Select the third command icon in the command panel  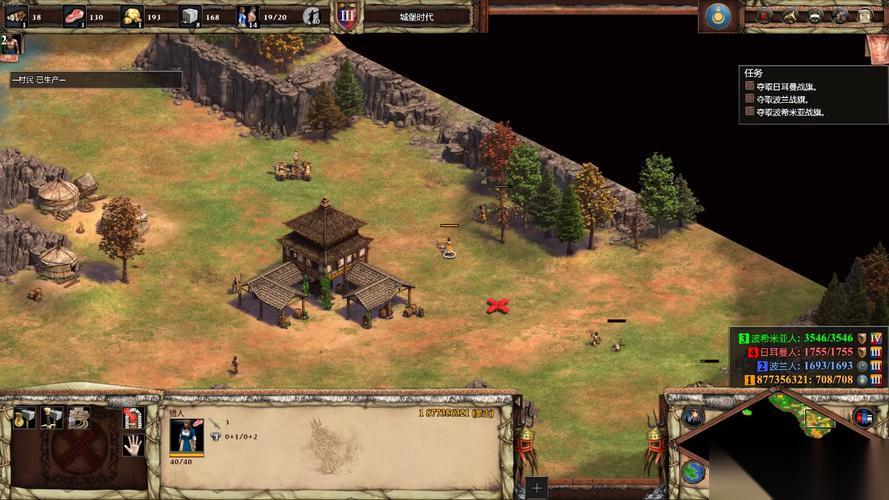coord(78,418)
